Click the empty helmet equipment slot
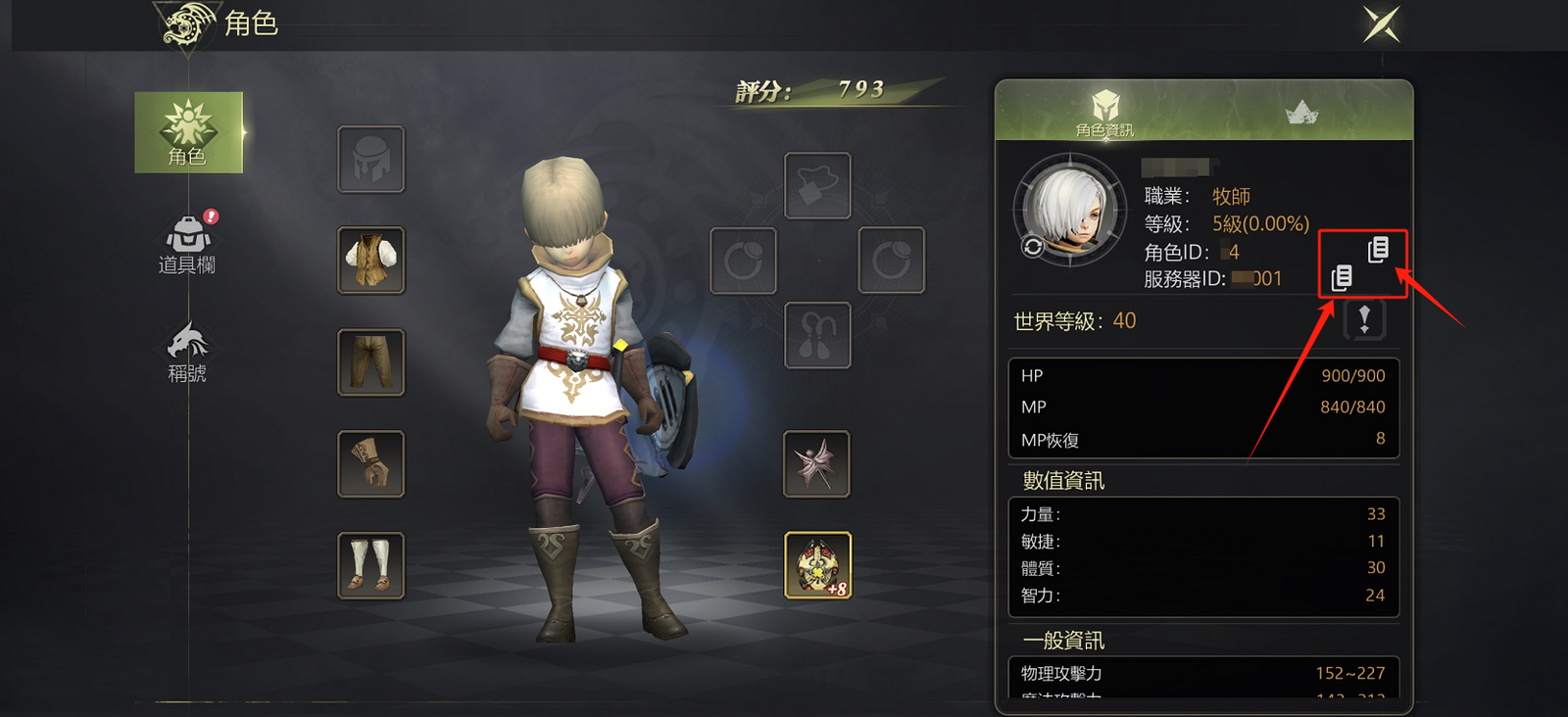Viewport: 1568px width, 717px height. click(371, 159)
